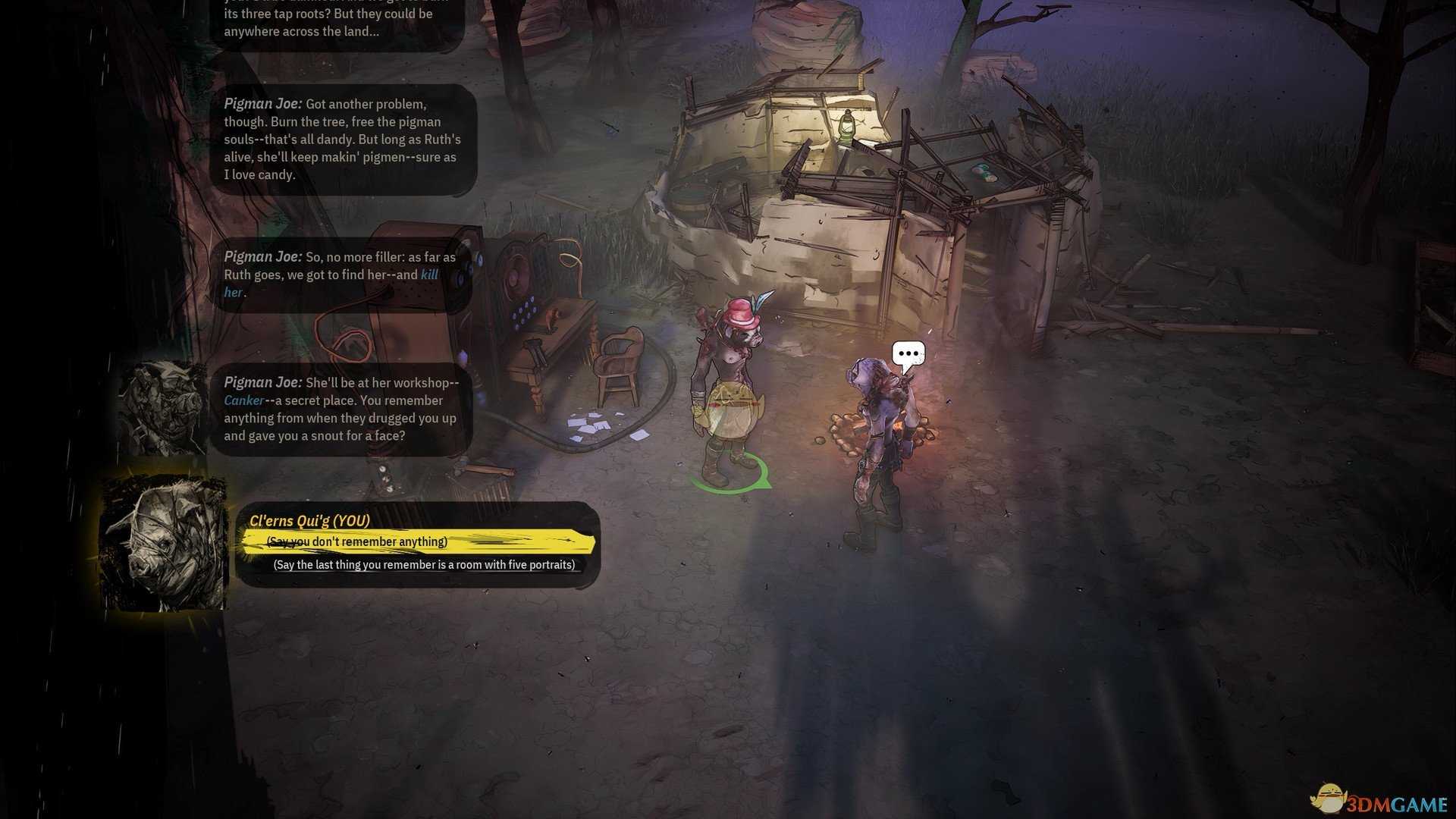Click the blue "Canker" keyword link
Screen dimensions: 1456x819
click(244, 400)
